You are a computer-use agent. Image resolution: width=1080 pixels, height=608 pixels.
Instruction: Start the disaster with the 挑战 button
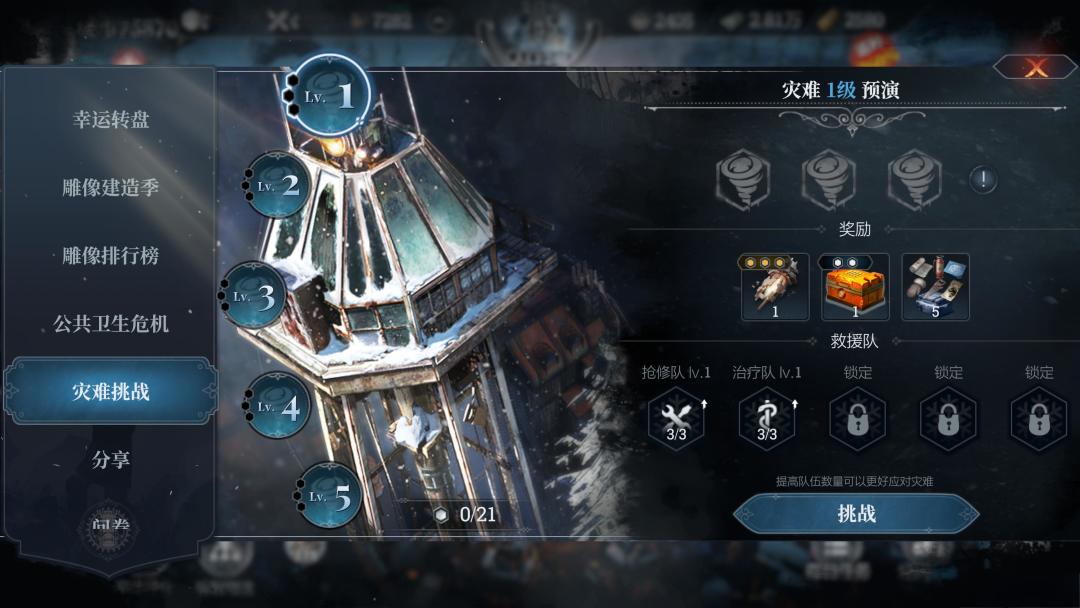tap(856, 514)
